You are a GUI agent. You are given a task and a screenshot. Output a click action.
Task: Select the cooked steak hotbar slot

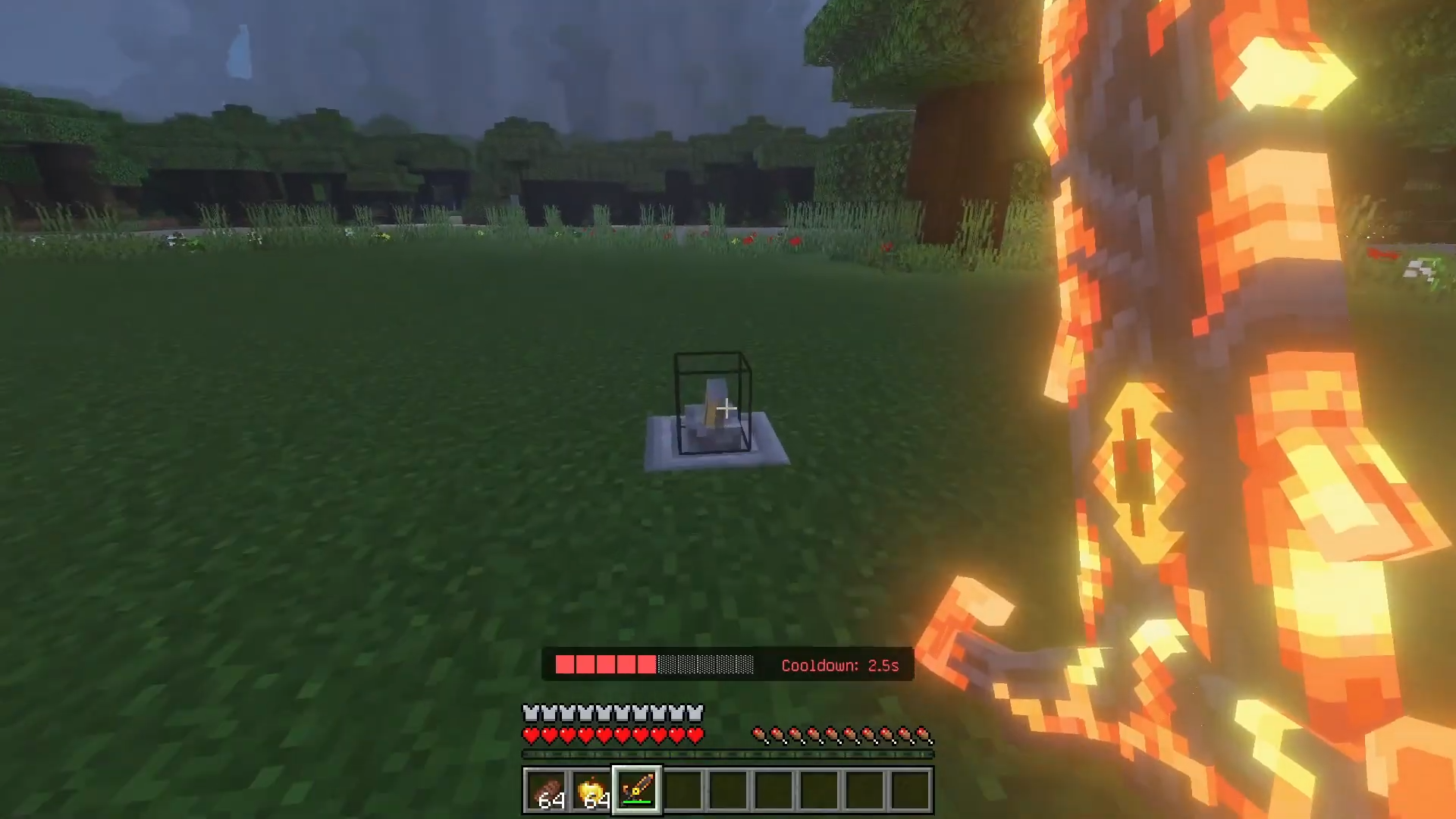click(546, 791)
